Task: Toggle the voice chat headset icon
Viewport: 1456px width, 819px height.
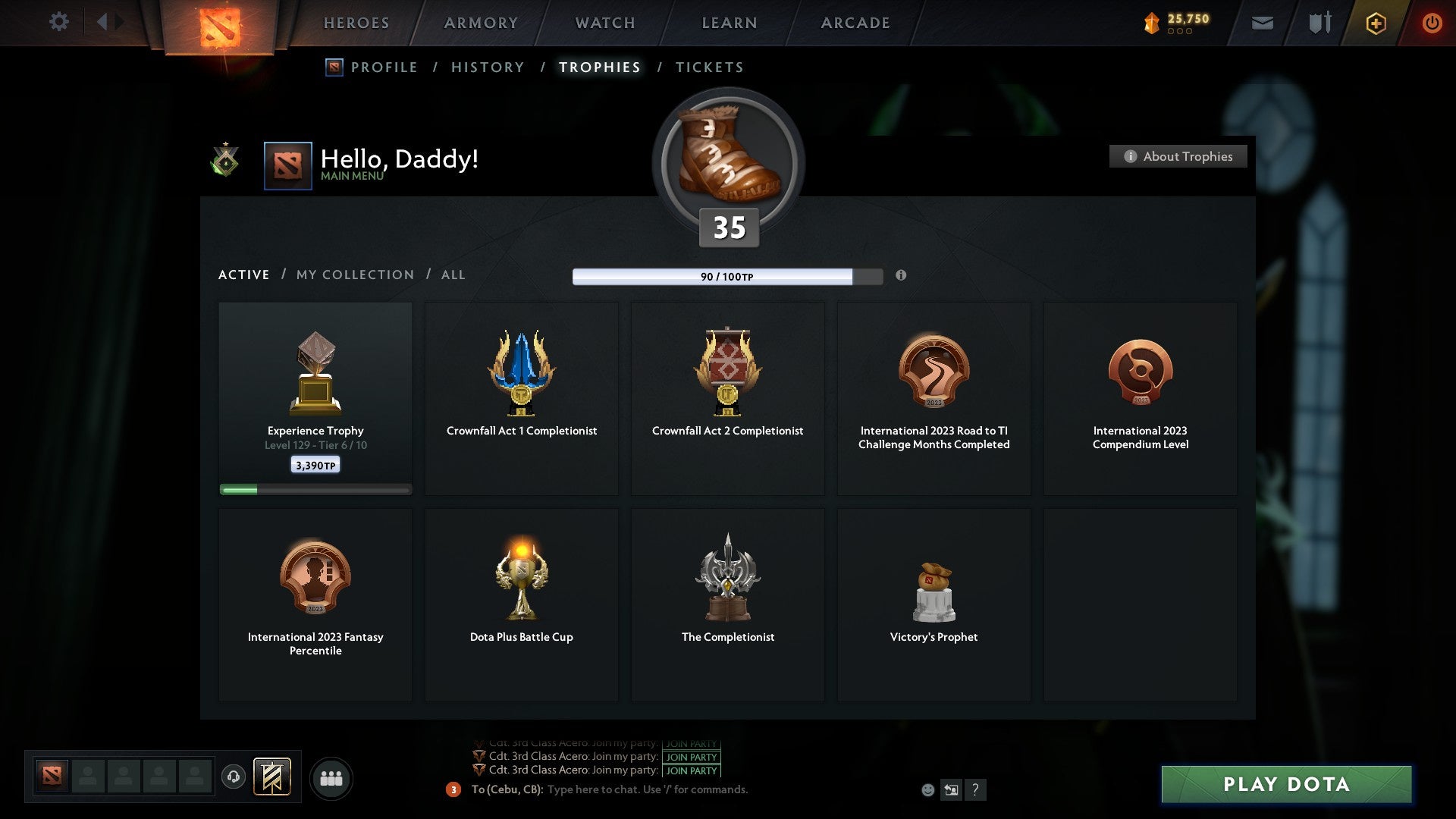Action: click(x=234, y=777)
